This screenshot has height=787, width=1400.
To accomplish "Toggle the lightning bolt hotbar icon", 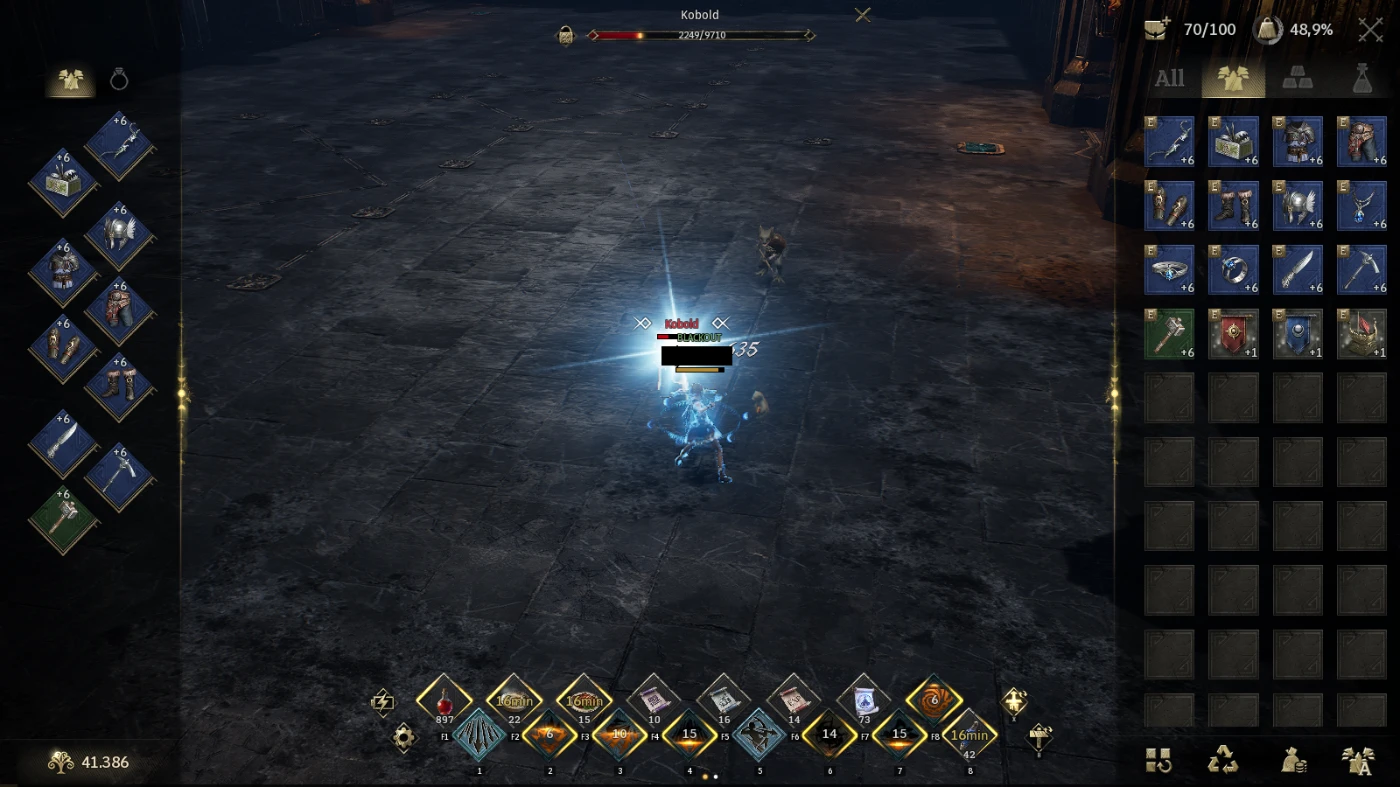I will pos(382,702).
